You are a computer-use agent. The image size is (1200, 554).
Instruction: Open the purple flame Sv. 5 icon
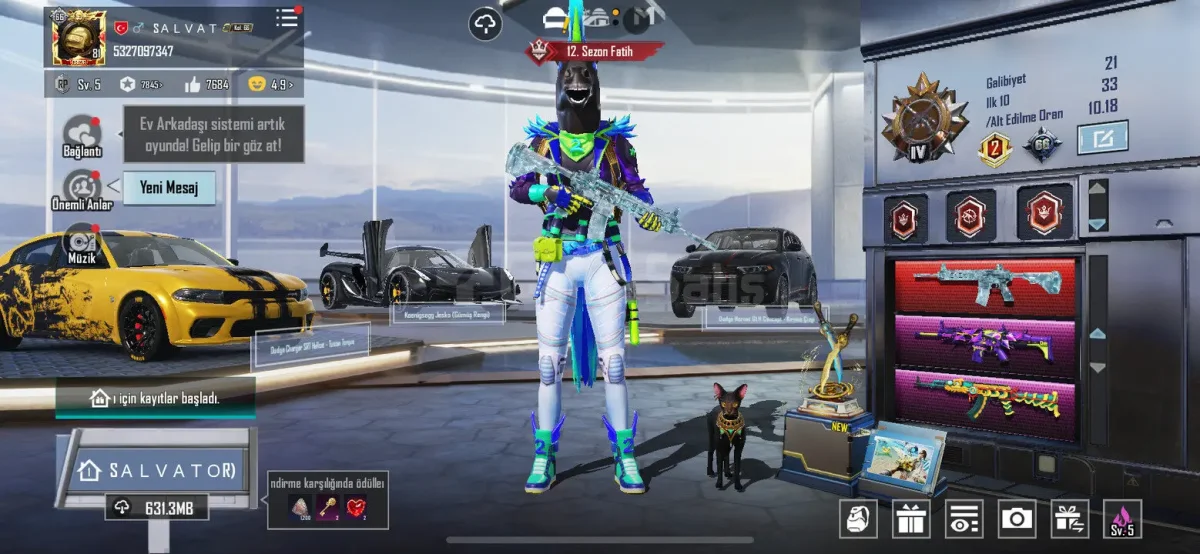point(1122,518)
